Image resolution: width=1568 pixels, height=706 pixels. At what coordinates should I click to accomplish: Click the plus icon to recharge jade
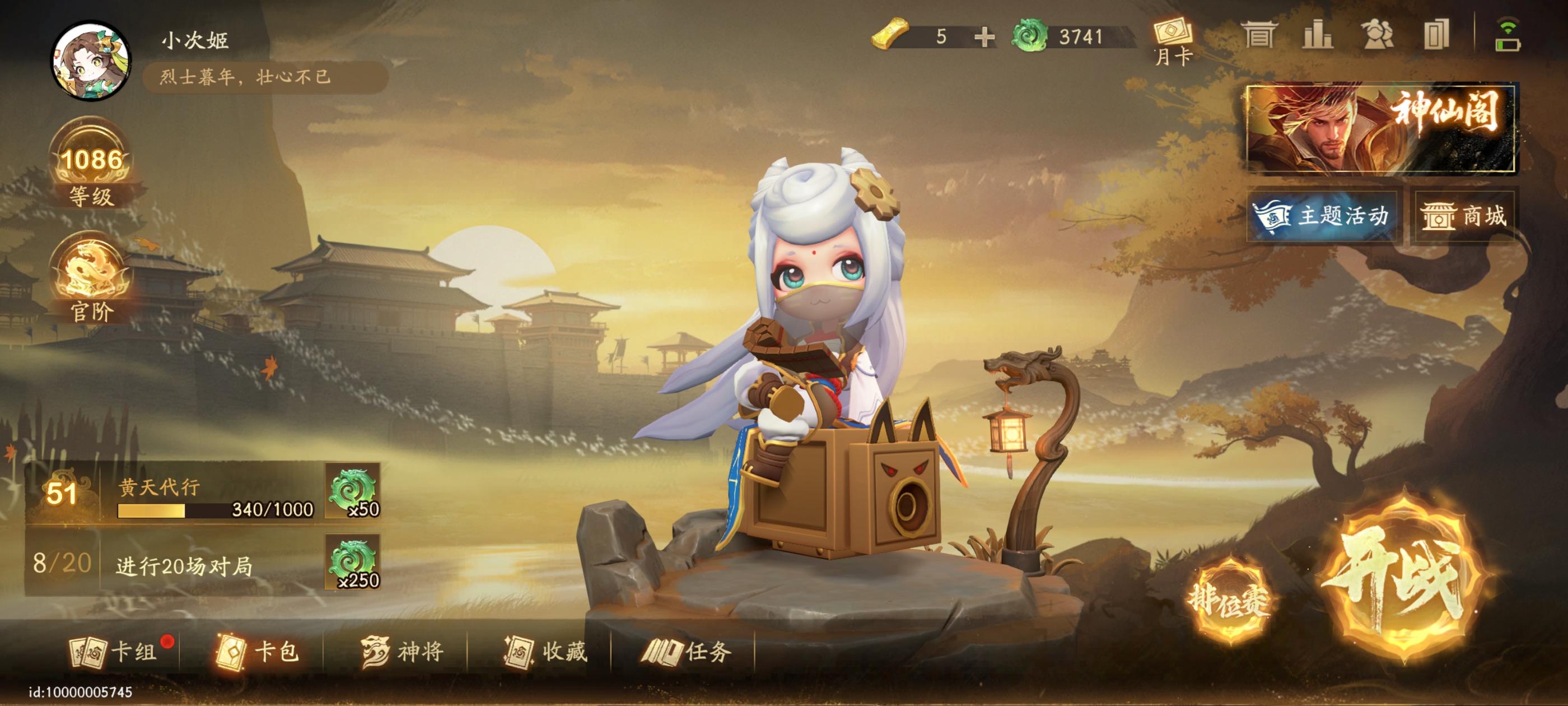[x=985, y=36]
